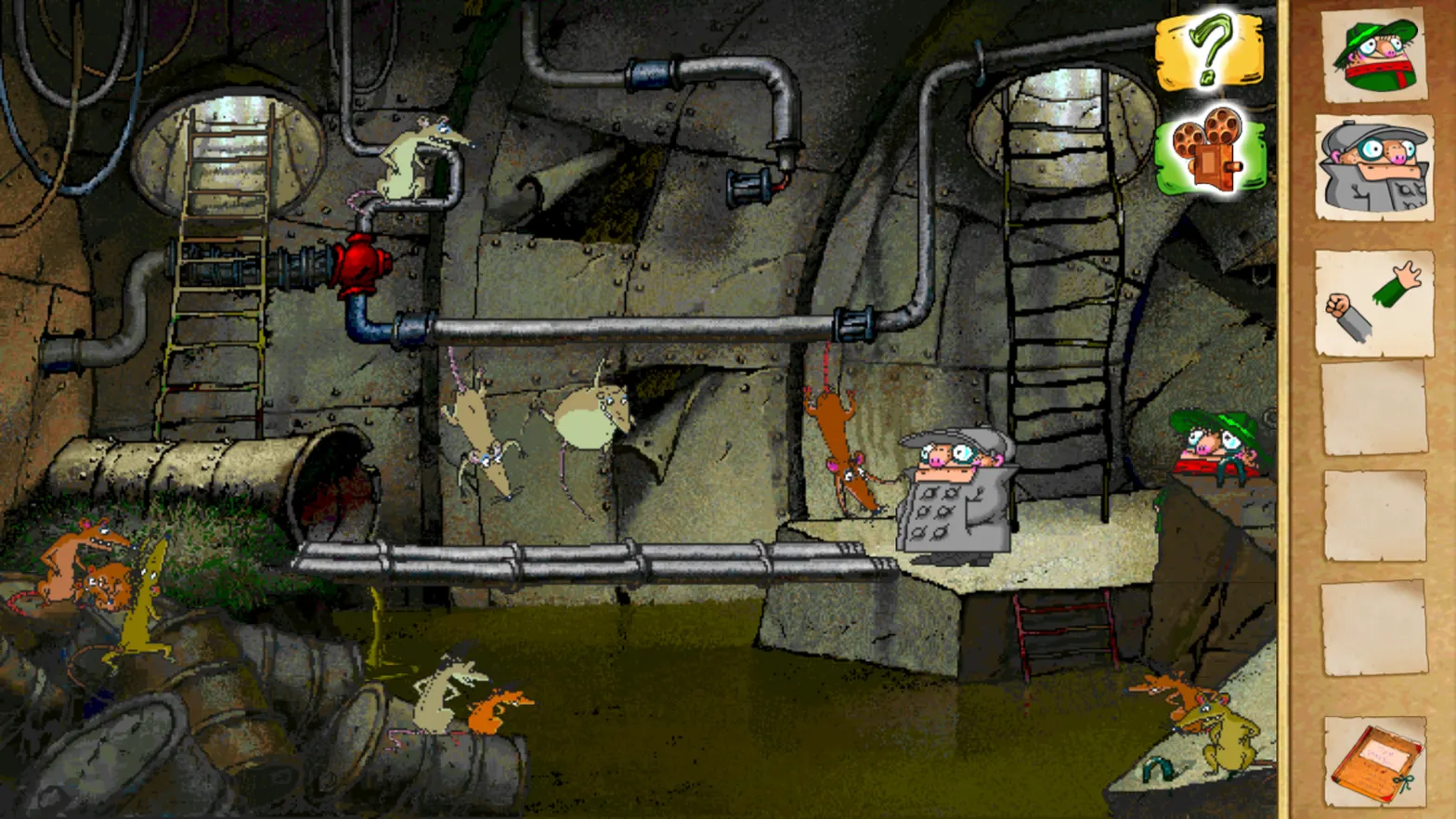The image size is (1456, 819).
Task: Click the film projector cutscene icon
Action: coord(1208,149)
